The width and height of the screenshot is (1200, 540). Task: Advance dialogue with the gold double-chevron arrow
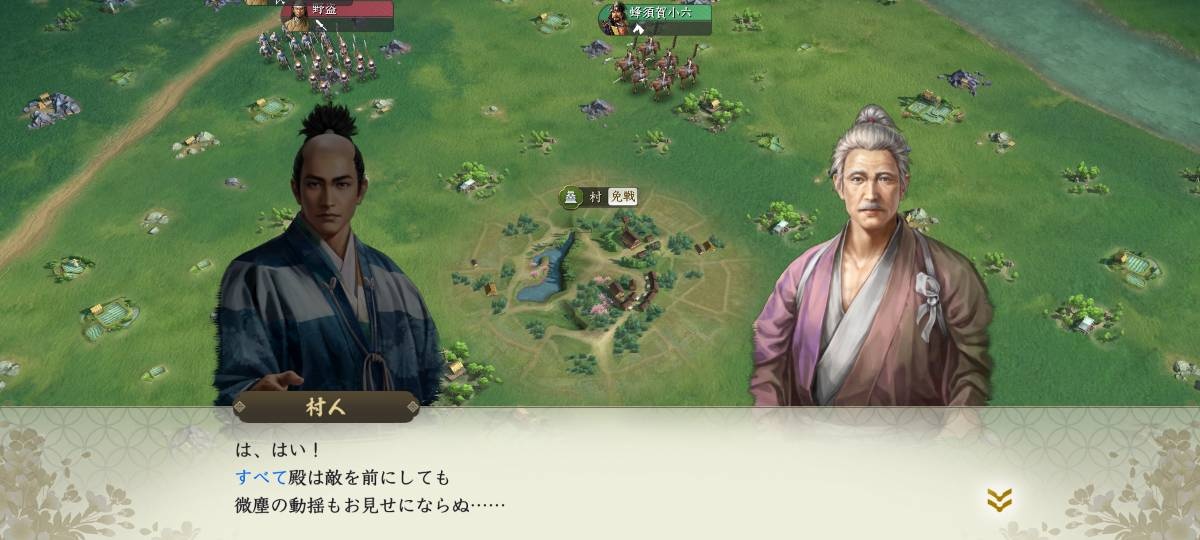[x=999, y=500]
